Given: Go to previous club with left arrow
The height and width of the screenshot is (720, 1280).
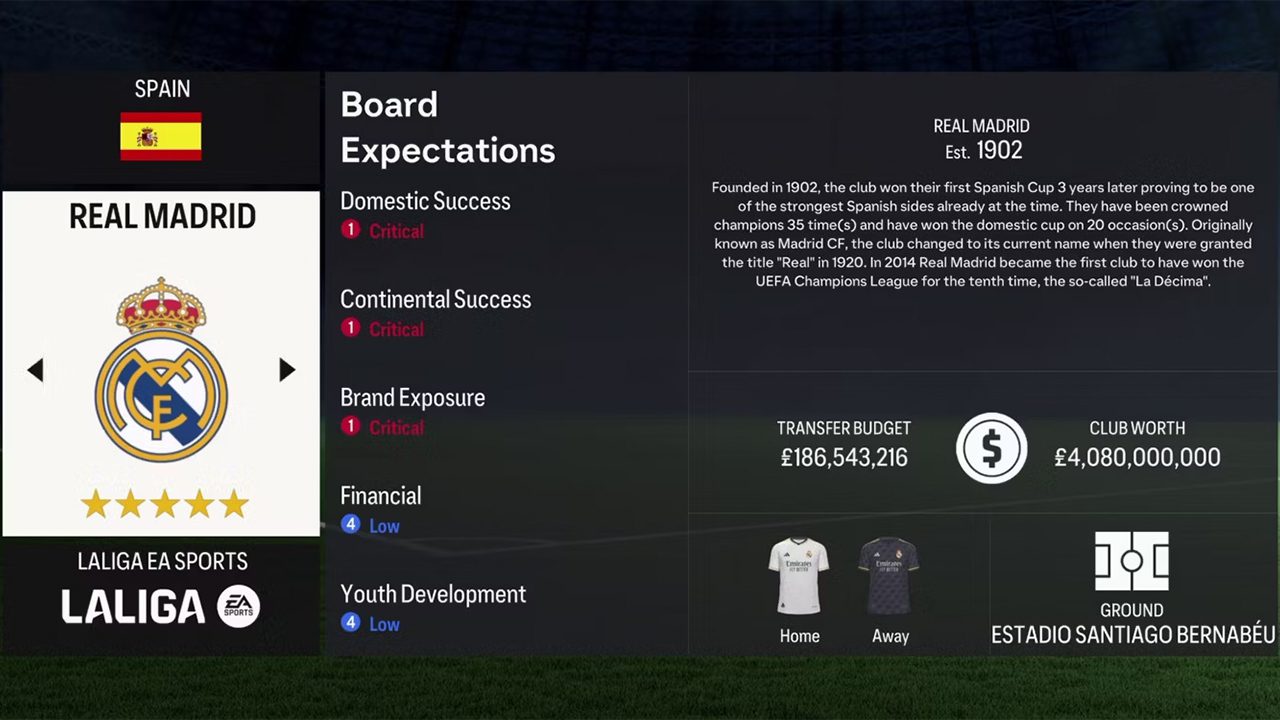Looking at the screenshot, I should [x=36, y=370].
